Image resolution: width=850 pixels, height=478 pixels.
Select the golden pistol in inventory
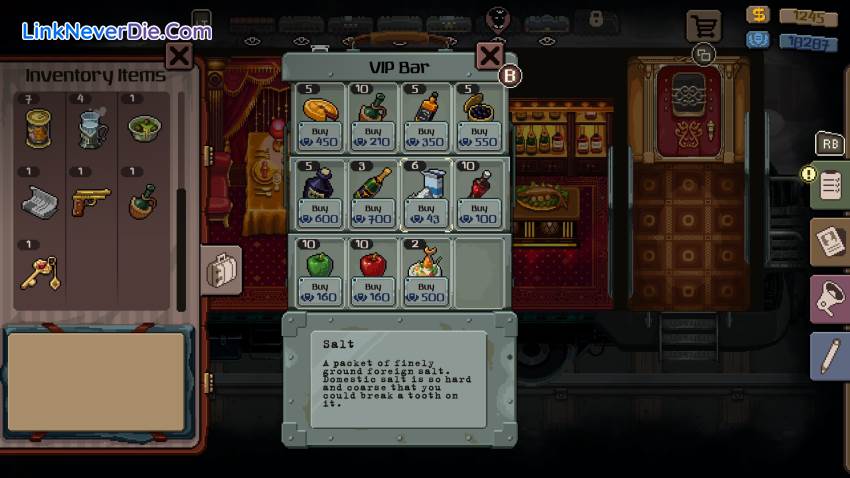click(x=91, y=202)
